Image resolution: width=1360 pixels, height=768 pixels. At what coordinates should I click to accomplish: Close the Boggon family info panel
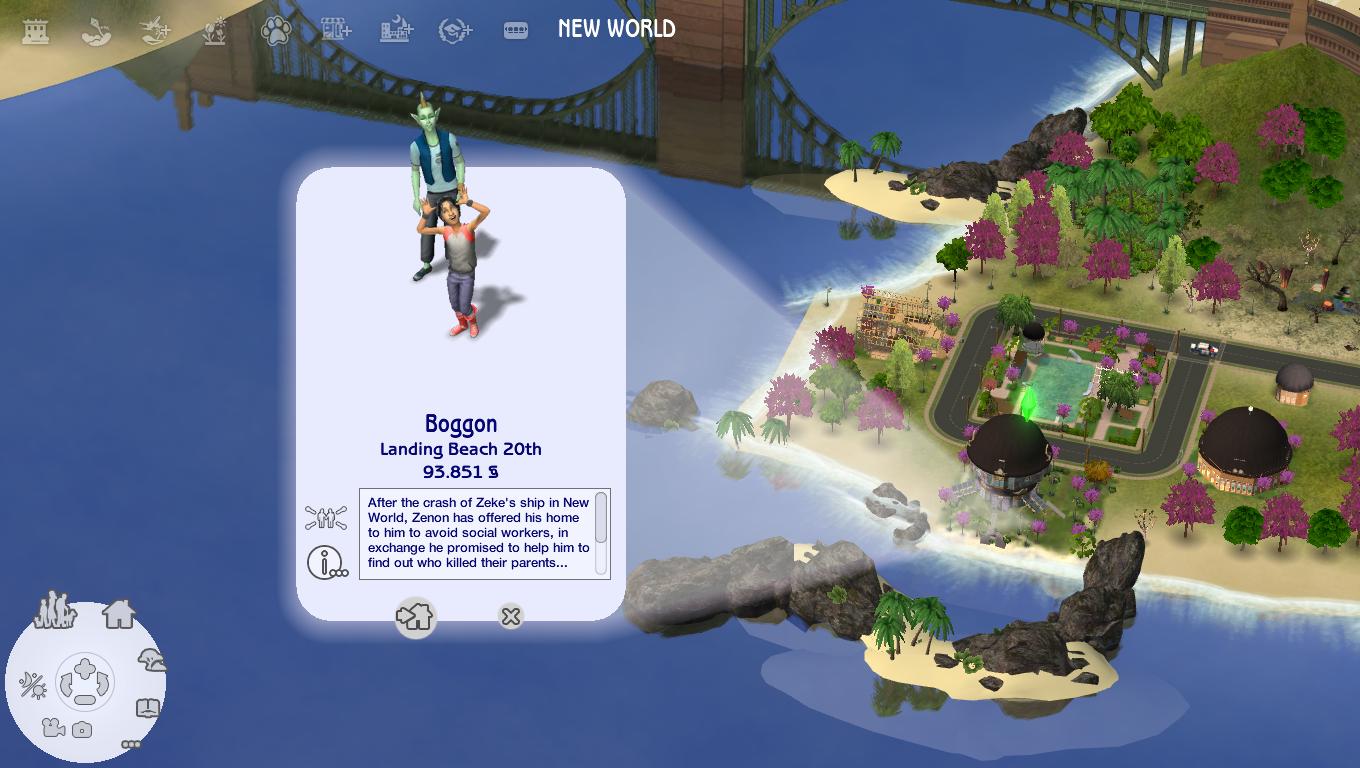coord(510,616)
